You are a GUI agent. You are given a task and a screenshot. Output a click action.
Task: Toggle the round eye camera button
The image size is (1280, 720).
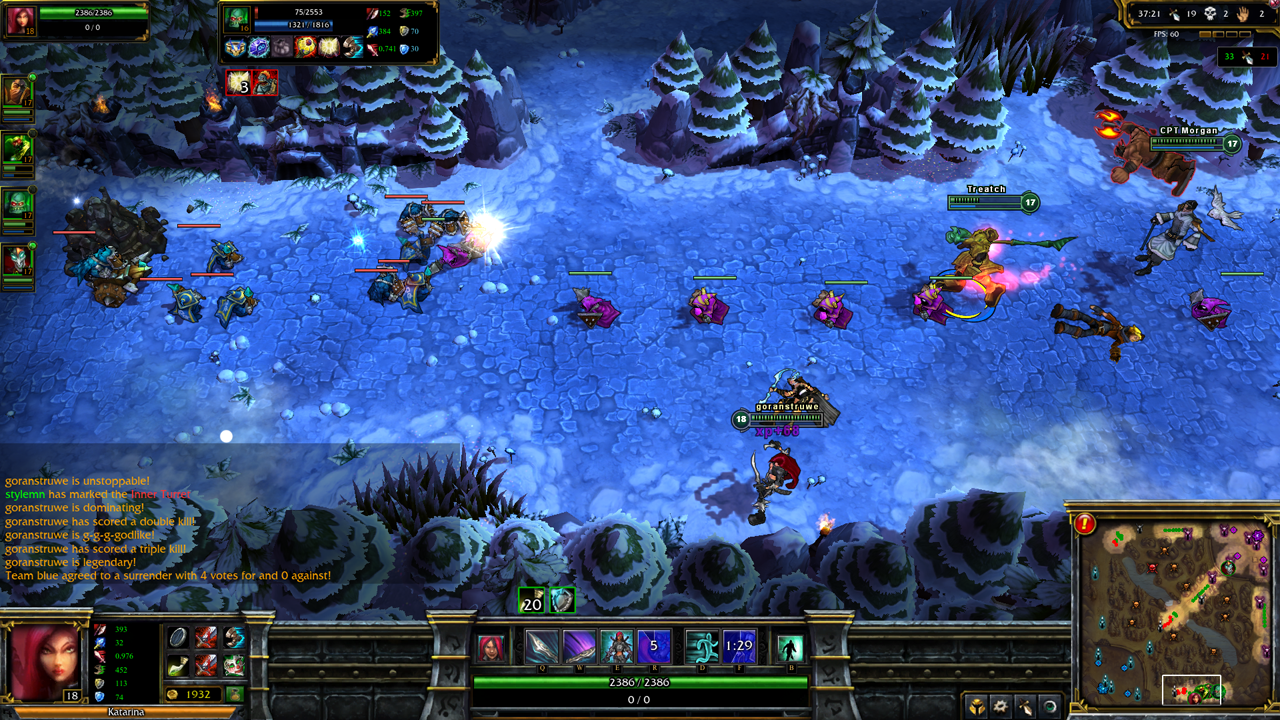[1050, 705]
